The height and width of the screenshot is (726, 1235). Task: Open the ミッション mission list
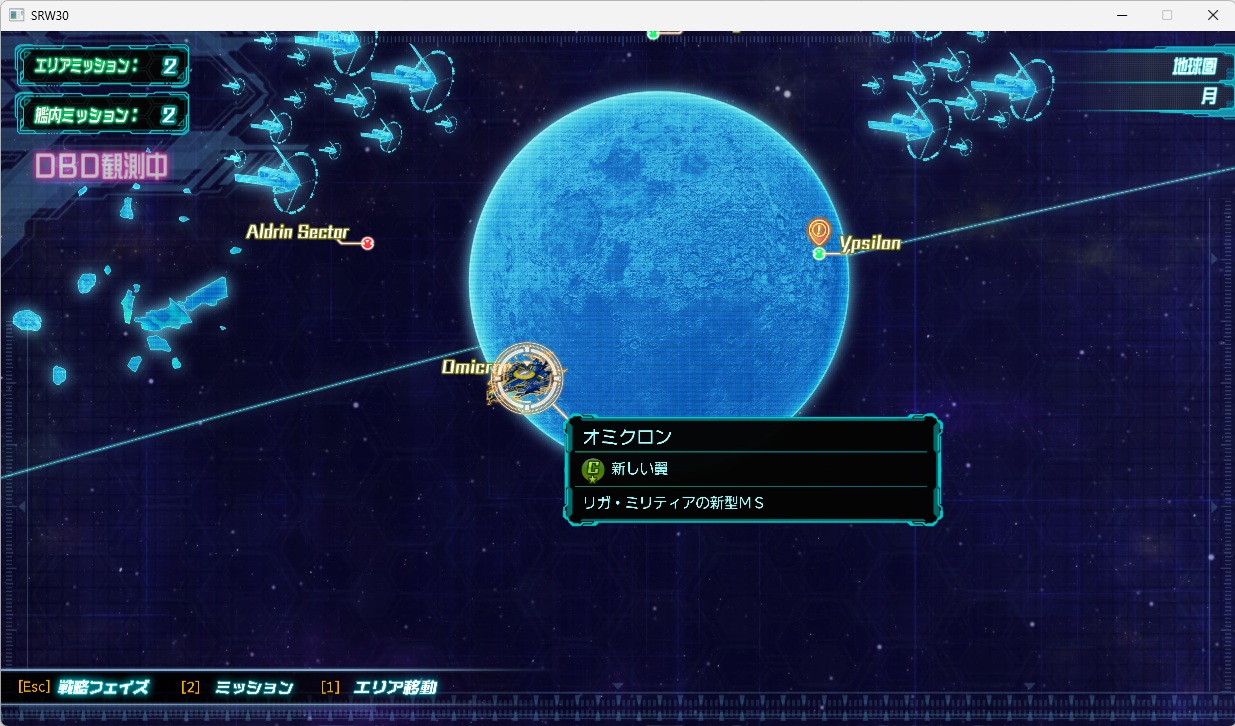pyautogui.click(x=254, y=688)
